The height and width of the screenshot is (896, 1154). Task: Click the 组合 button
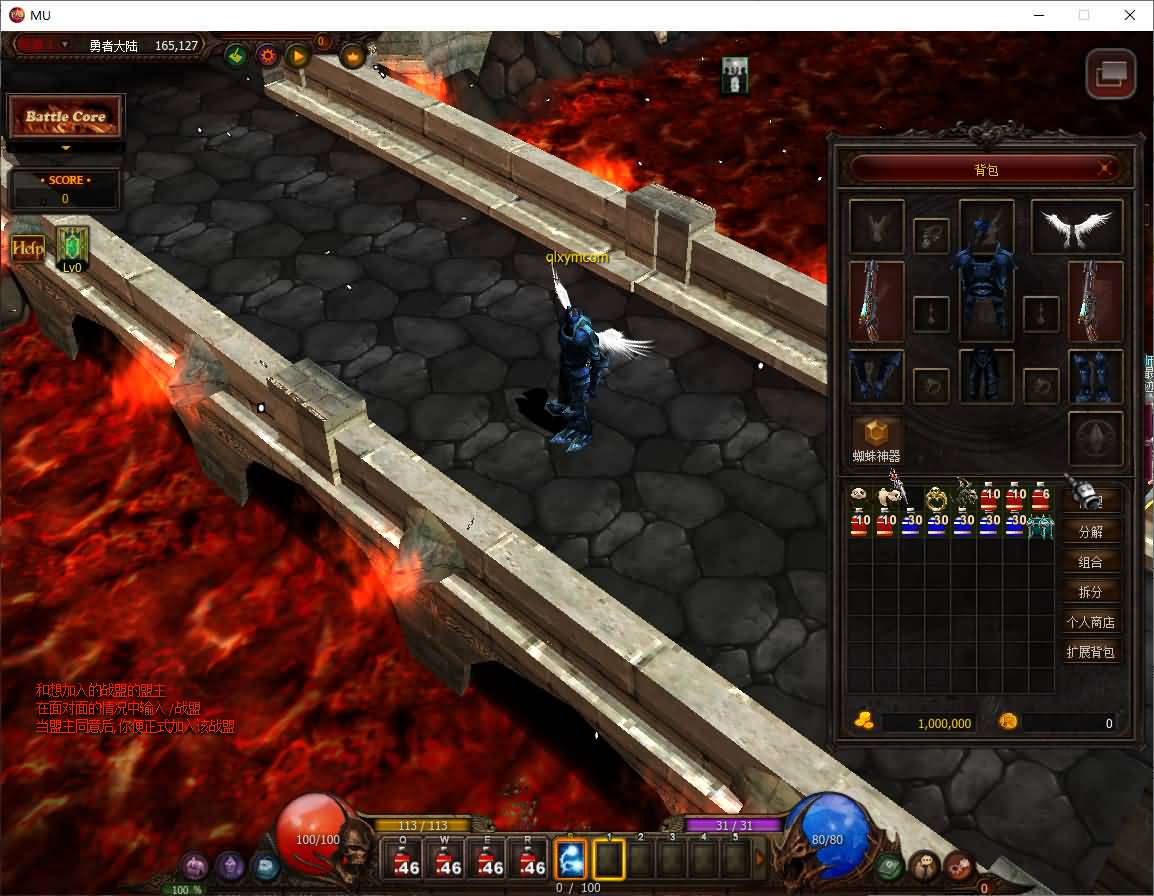click(x=1090, y=561)
